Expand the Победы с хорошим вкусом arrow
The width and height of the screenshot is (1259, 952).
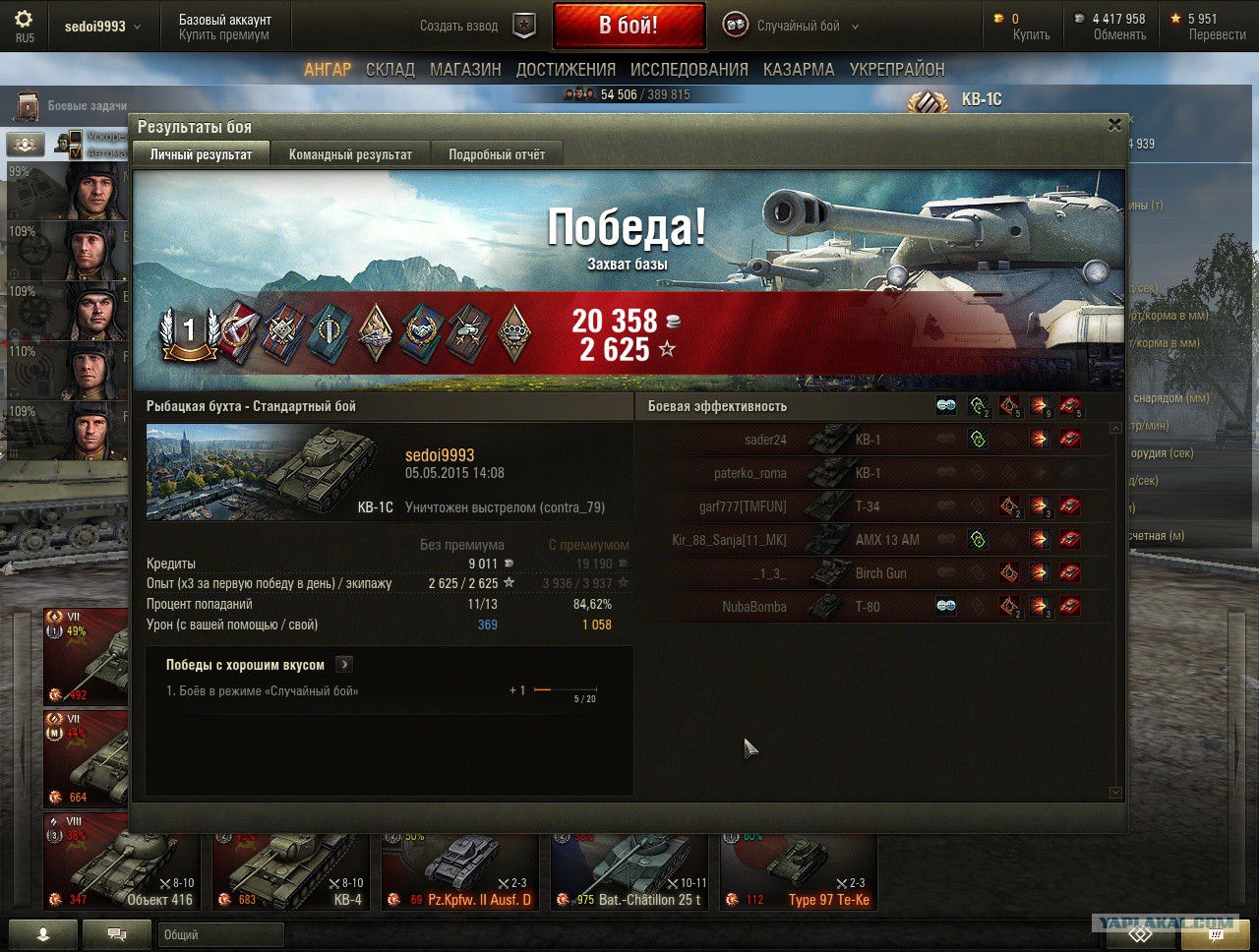(x=344, y=665)
